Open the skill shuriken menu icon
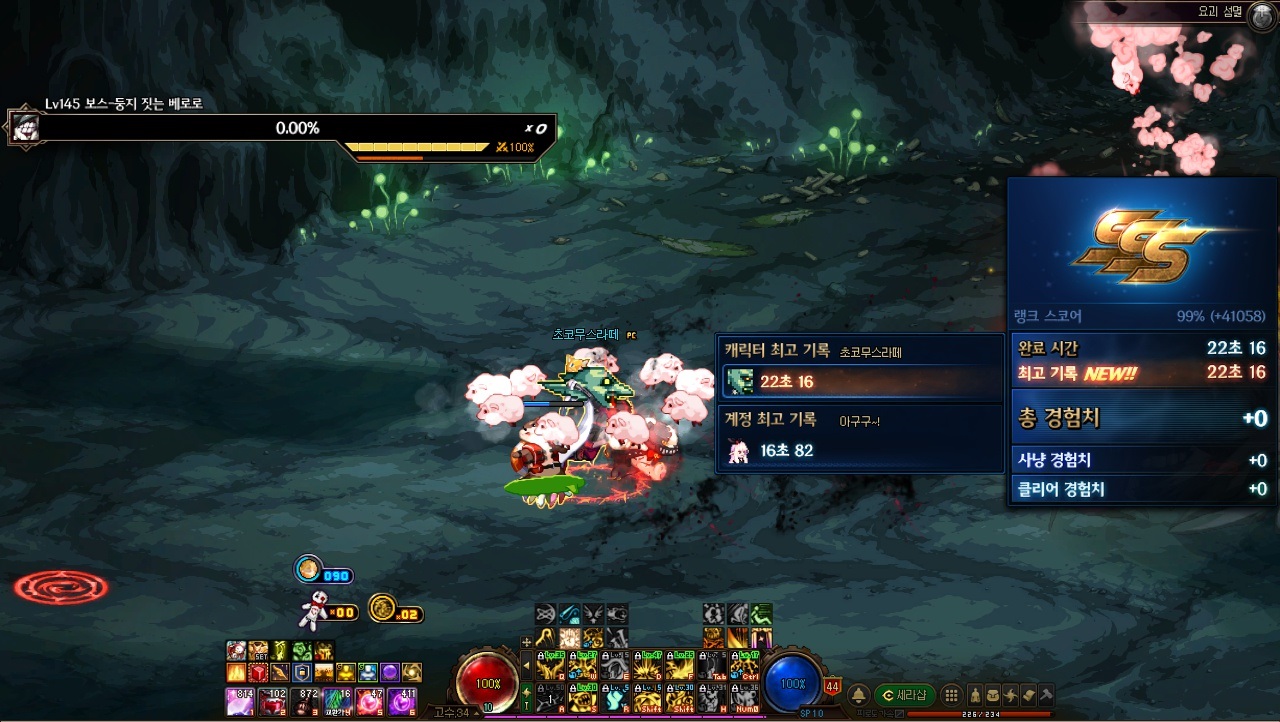Screen dimensions: 1280x722 coord(1010,695)
